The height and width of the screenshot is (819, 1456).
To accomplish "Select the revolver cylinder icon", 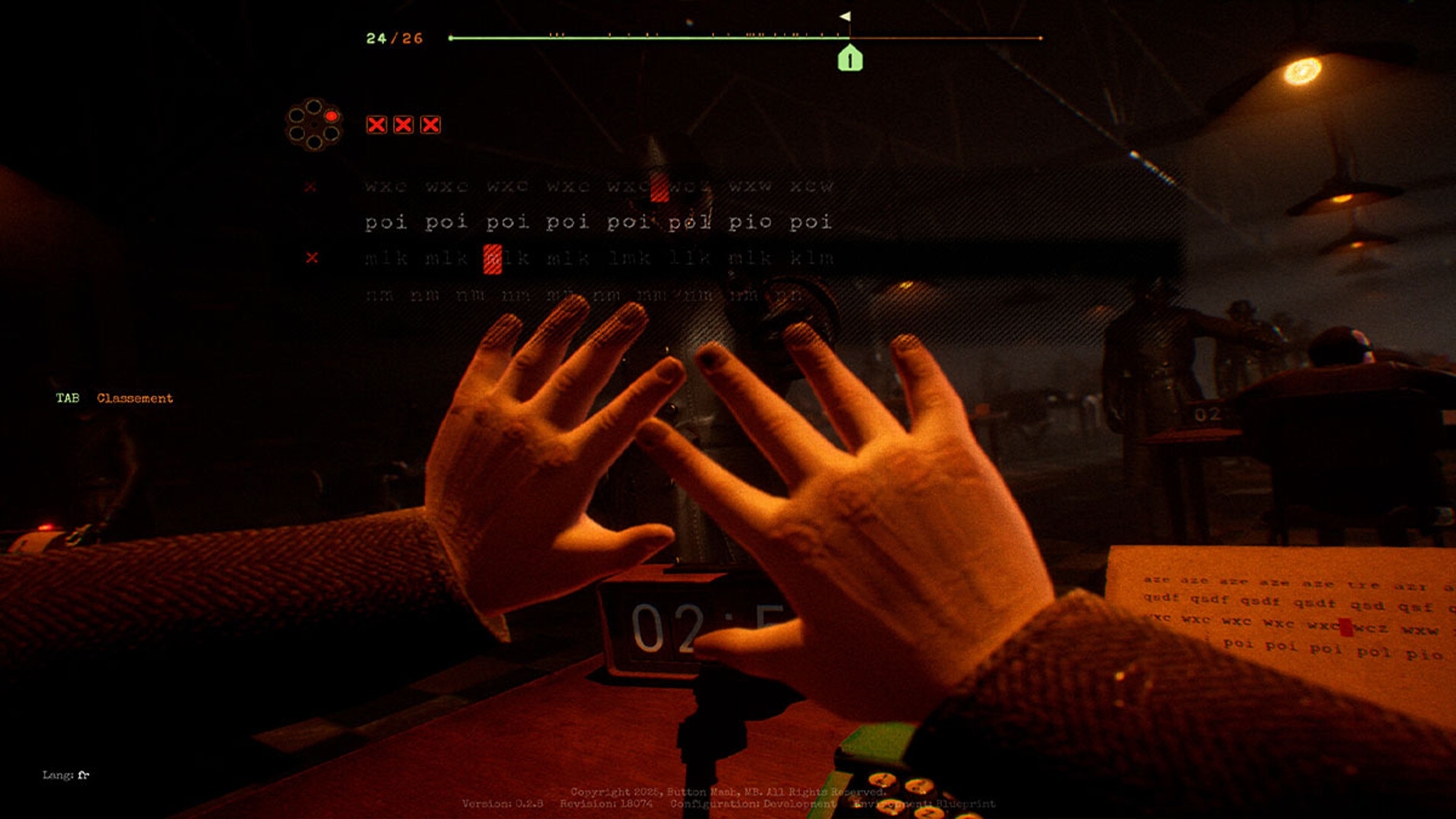I will (314, 124).
